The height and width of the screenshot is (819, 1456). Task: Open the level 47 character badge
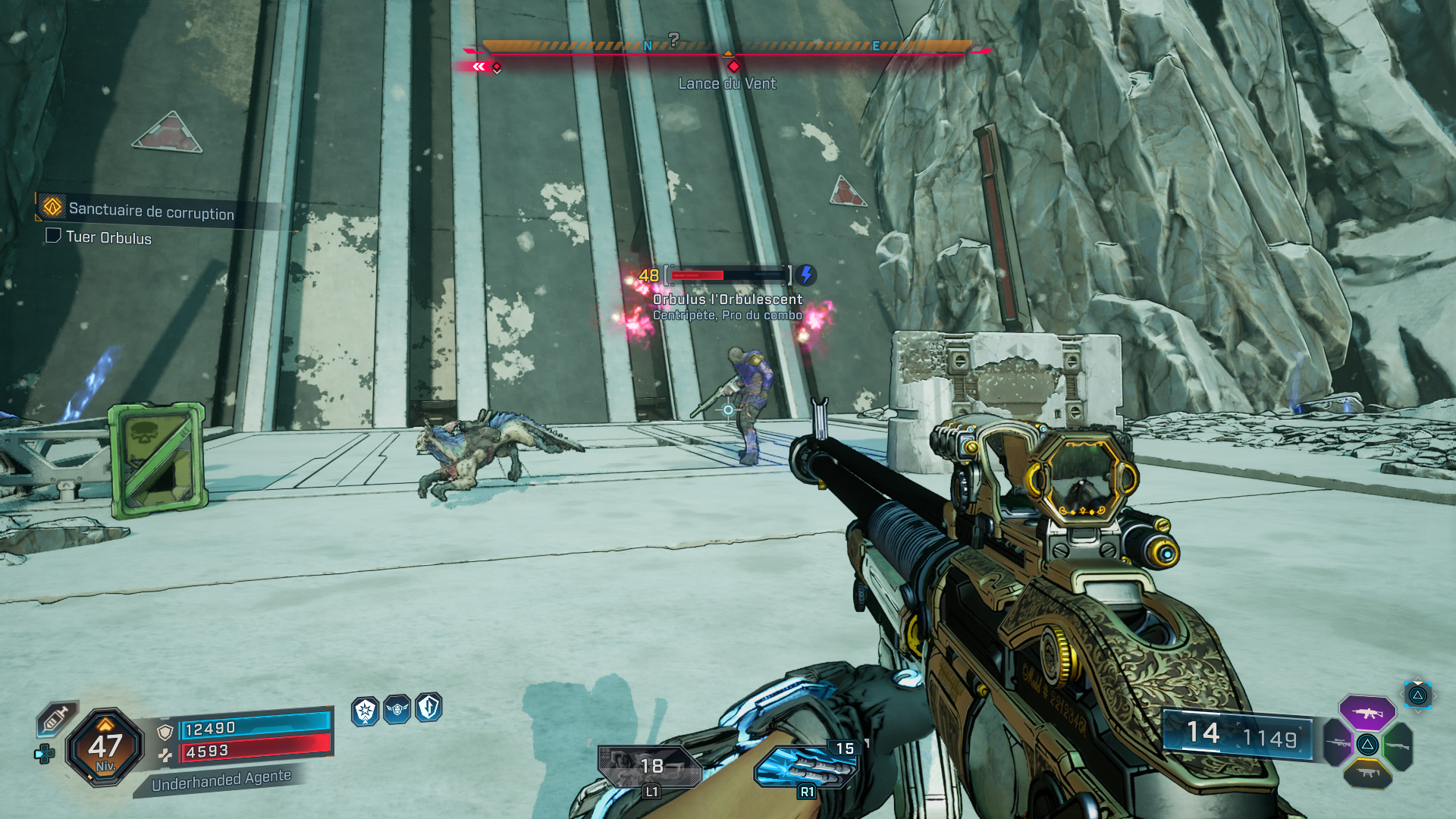(105, 748)
